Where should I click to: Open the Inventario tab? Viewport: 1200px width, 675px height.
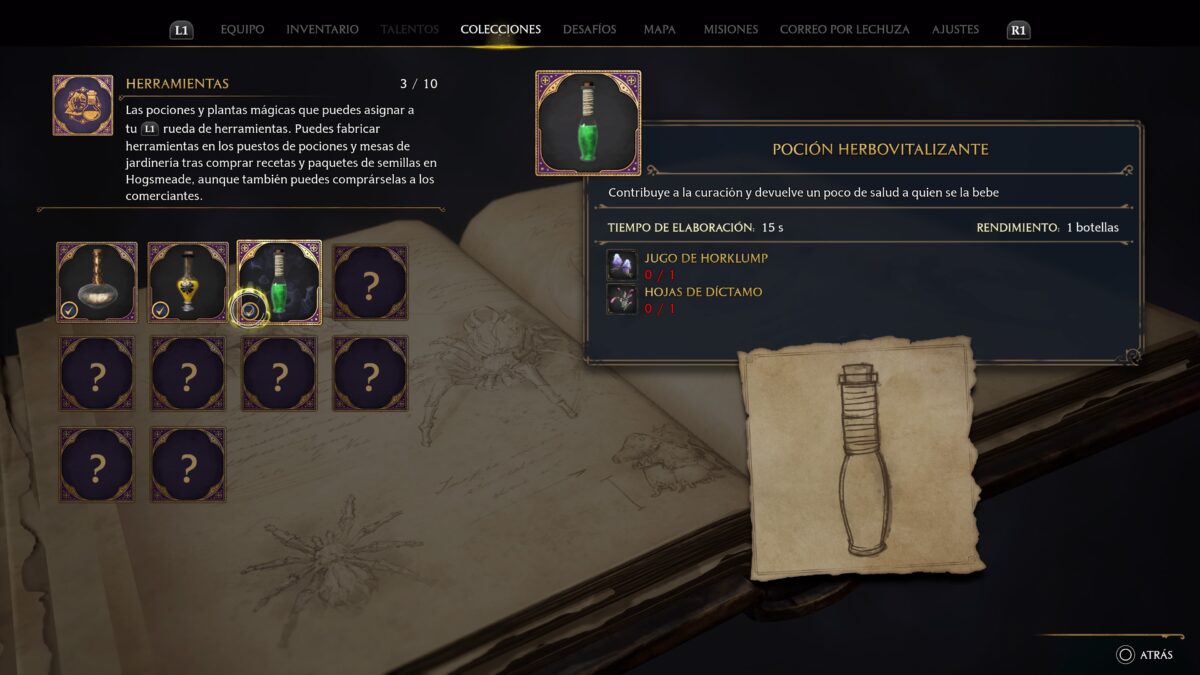[322, 30]
